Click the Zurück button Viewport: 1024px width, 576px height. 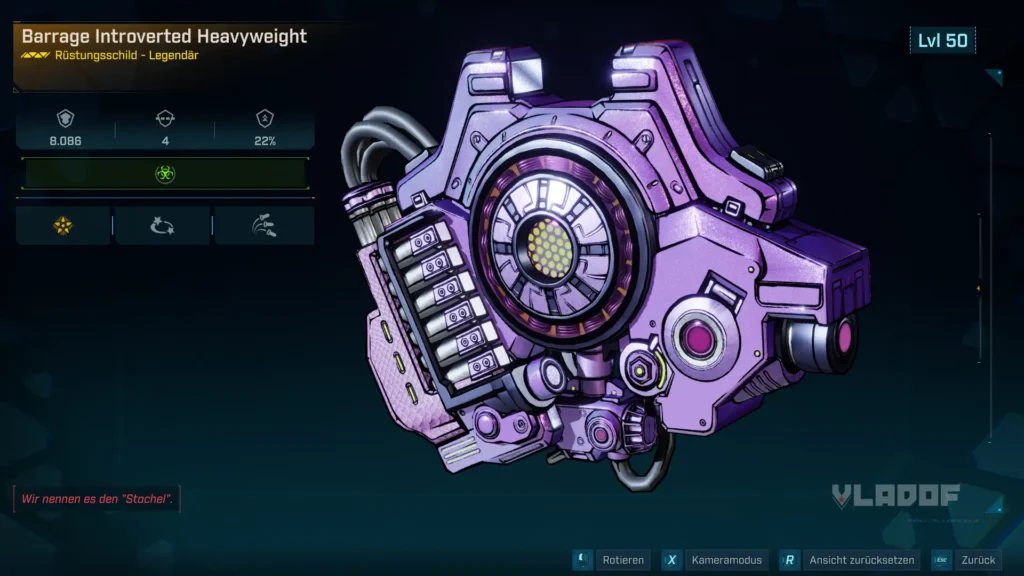(x=966, y=560)
